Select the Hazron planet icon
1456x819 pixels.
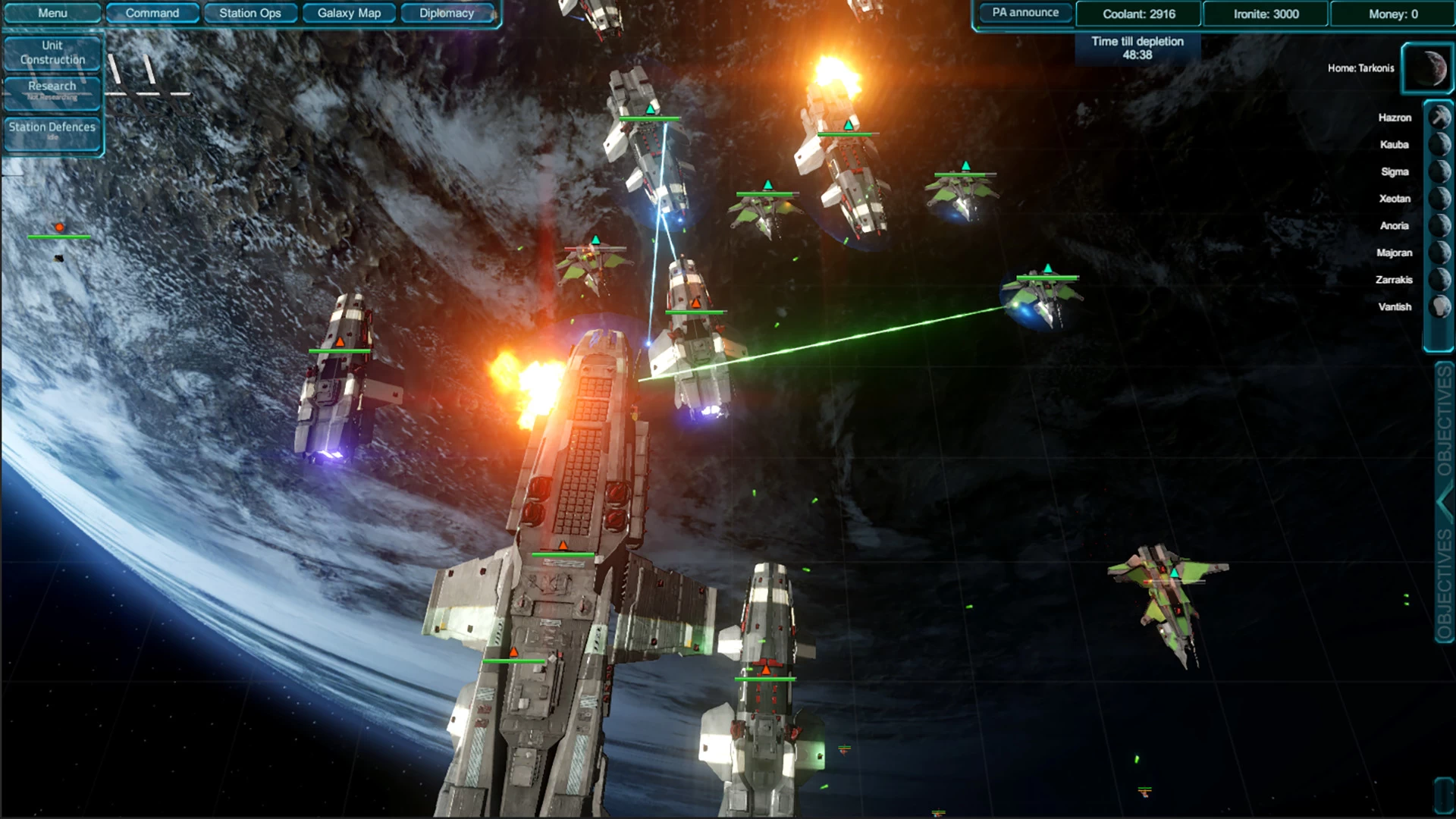click(x=1438, y=118)
